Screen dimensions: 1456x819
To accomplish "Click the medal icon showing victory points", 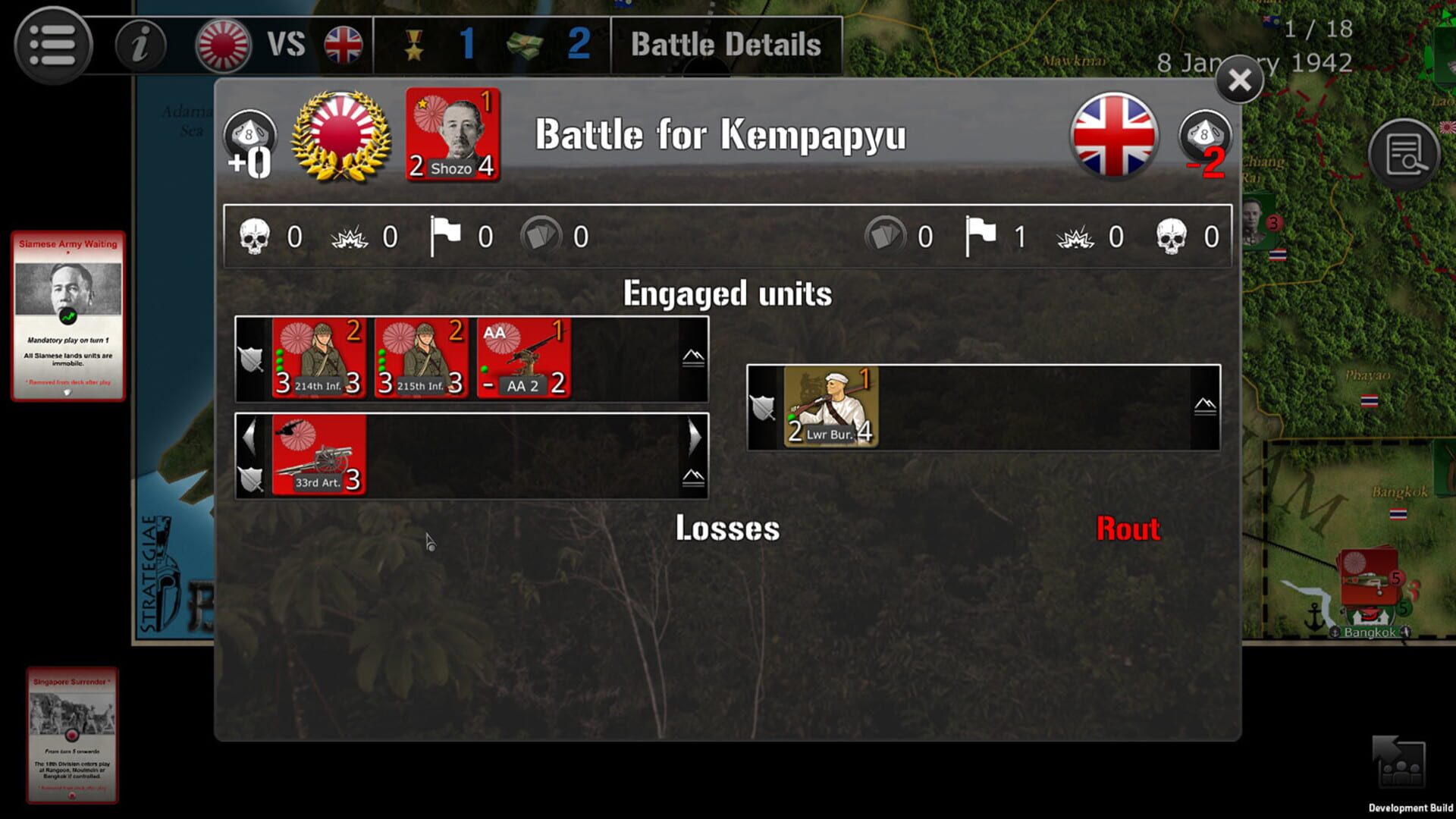I will 413,42.
